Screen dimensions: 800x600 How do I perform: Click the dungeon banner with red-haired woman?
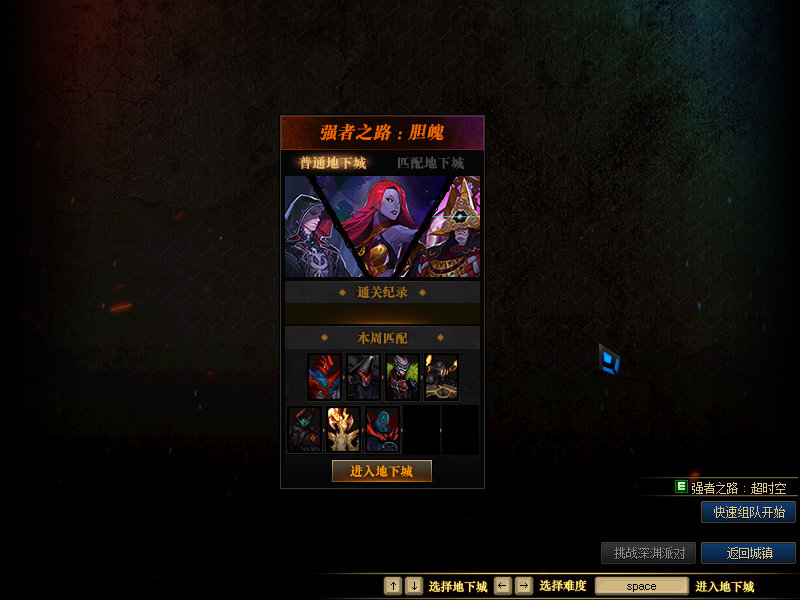[x=382, y=227]
